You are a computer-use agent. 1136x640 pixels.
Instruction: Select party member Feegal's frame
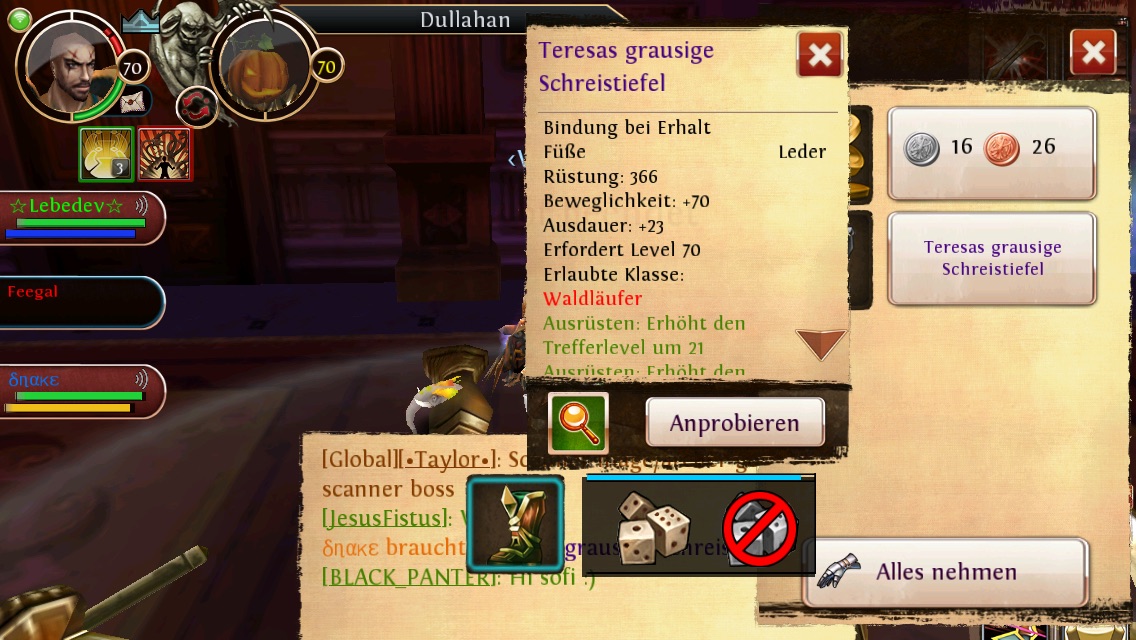(80, 302)
